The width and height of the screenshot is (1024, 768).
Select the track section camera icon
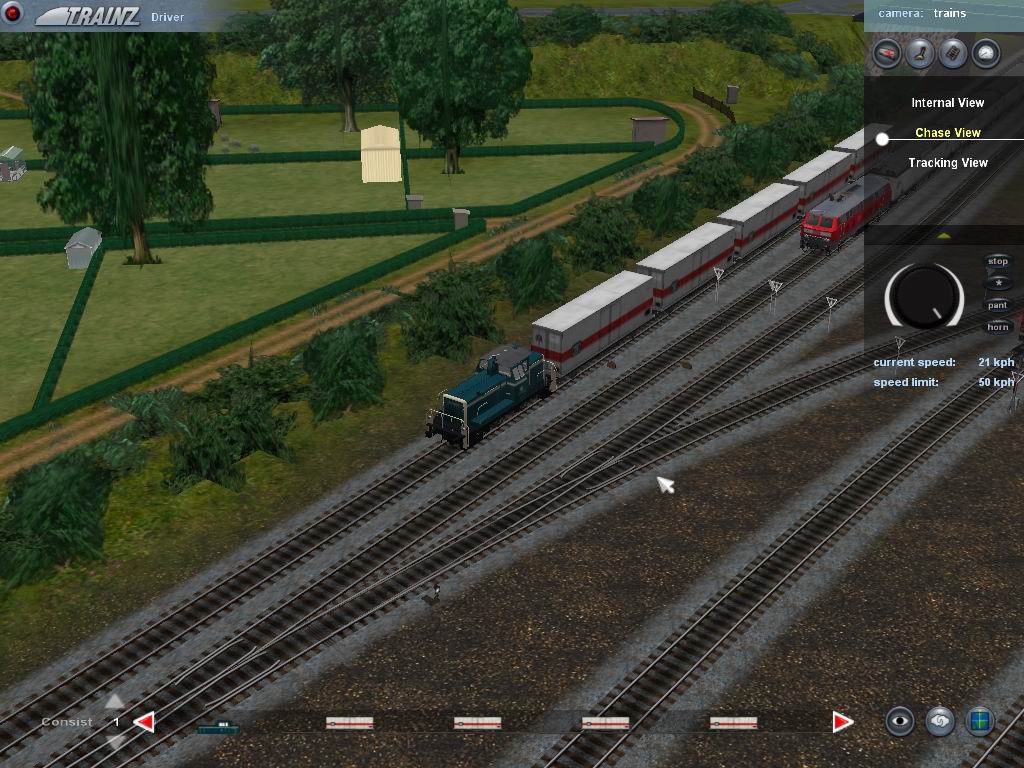[x=953, y=53]
